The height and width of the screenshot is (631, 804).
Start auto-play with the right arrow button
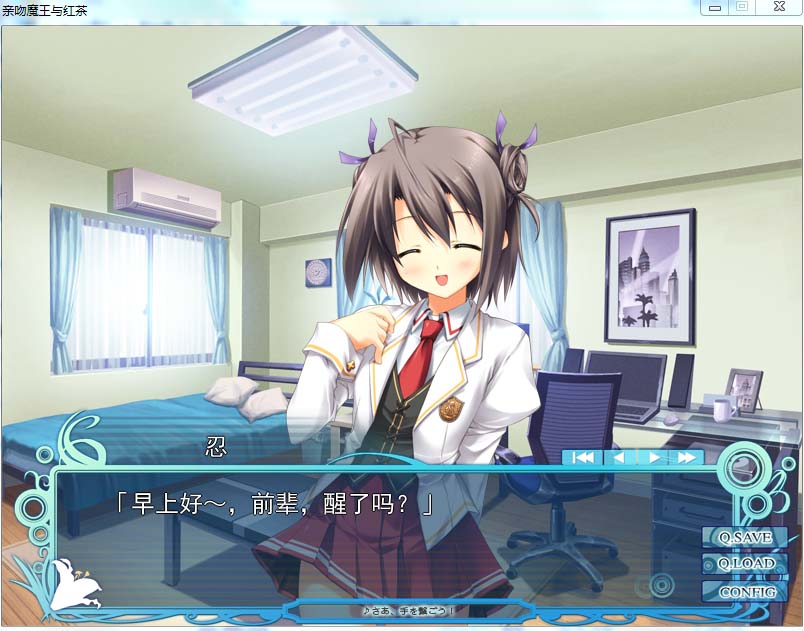pyautogui.click(x=653, y=457)
